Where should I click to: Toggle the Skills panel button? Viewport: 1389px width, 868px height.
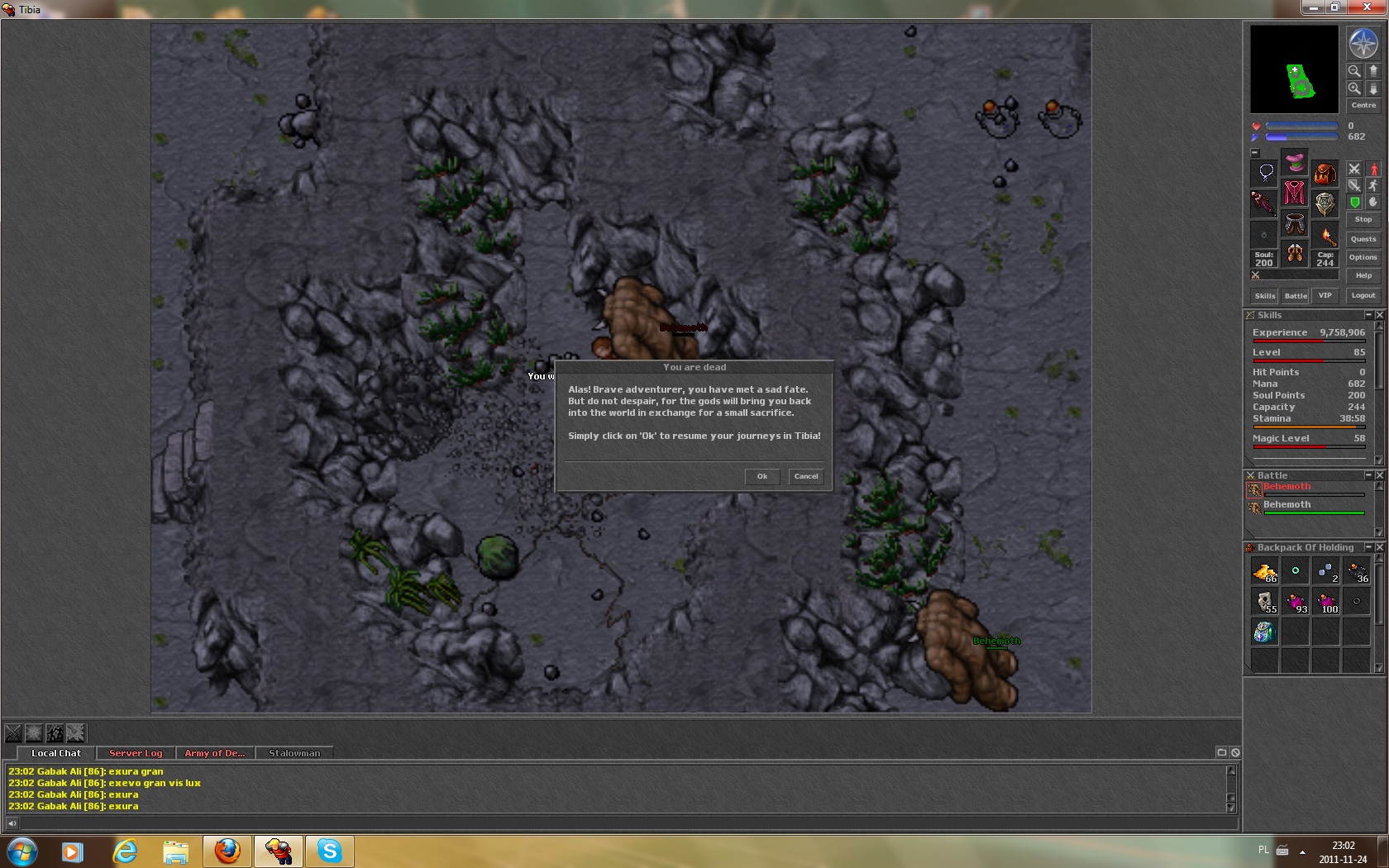1265,295
